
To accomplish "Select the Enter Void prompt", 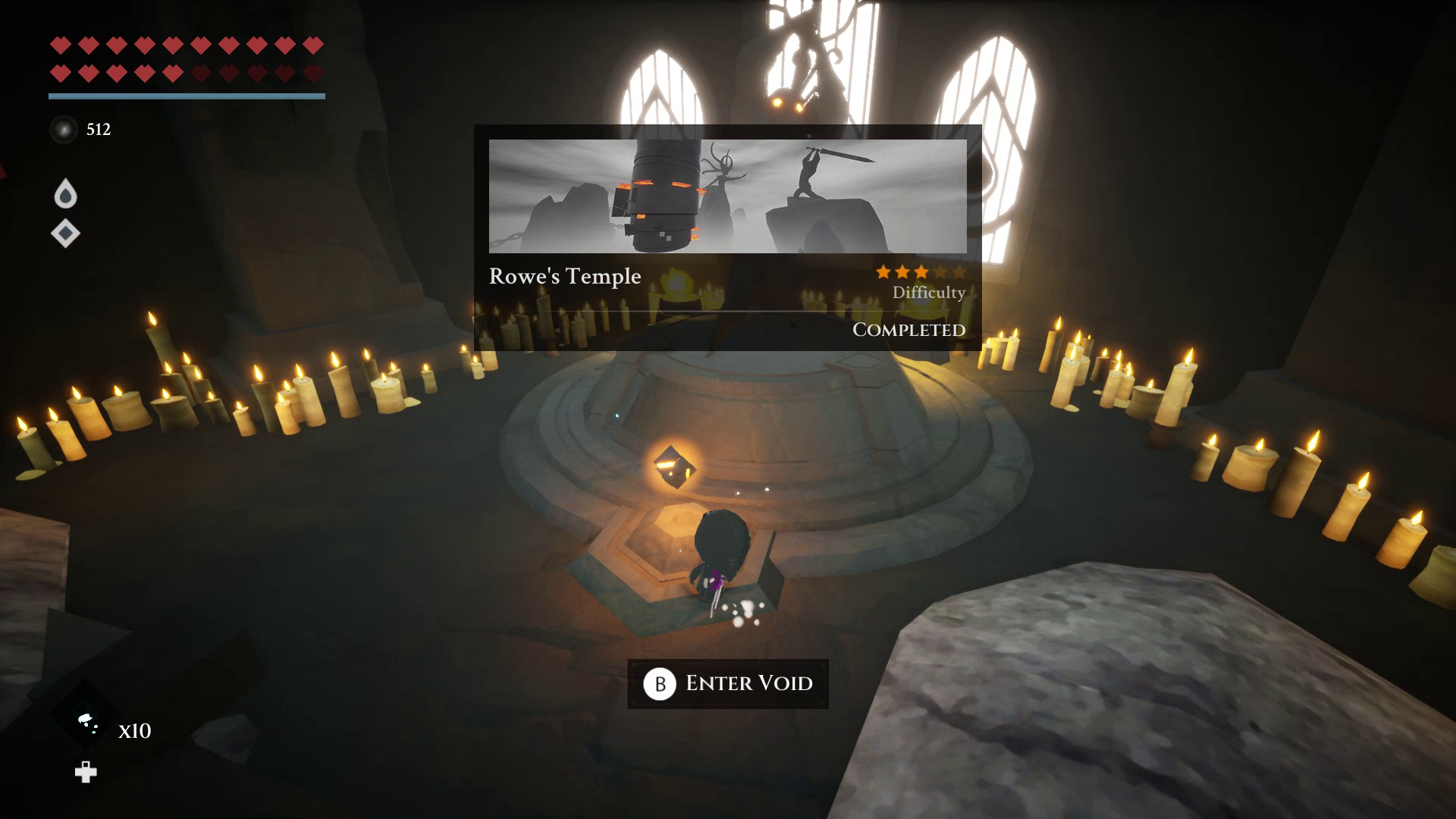I will coord(727,683).
